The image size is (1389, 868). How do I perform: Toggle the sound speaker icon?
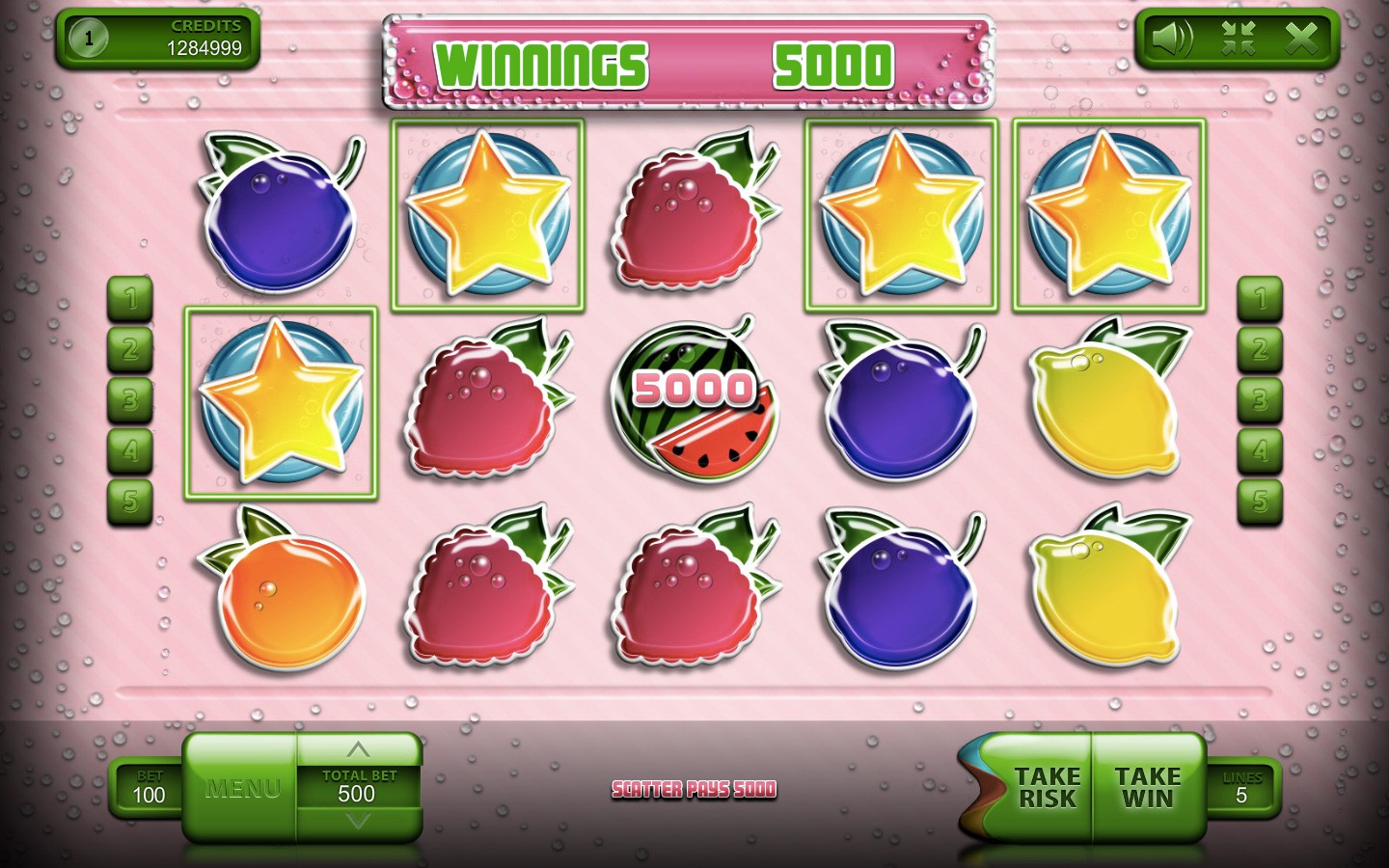point(1172,39)
